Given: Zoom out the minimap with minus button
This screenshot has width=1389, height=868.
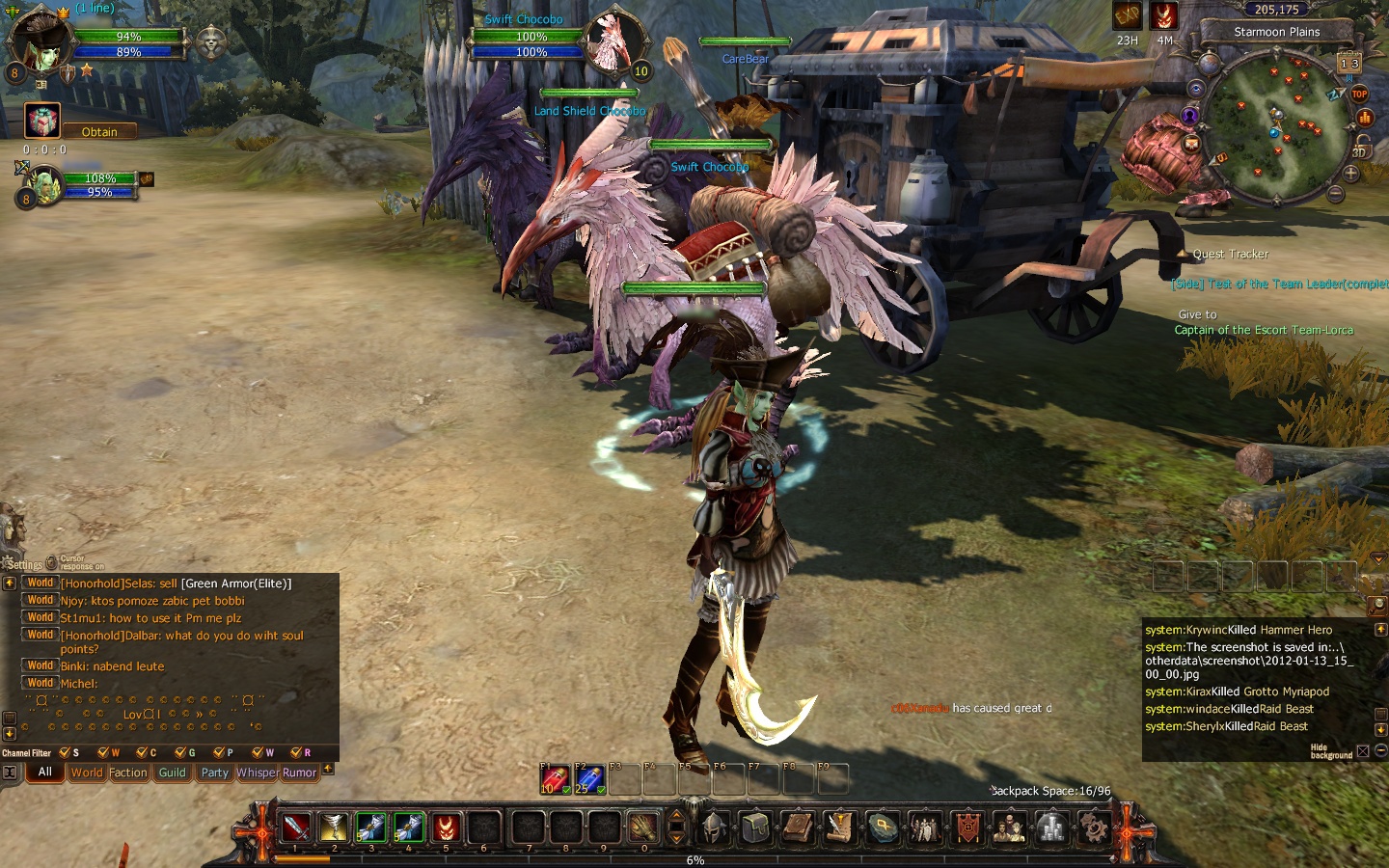Looking at the screenshot, I should click(1336, 194).
